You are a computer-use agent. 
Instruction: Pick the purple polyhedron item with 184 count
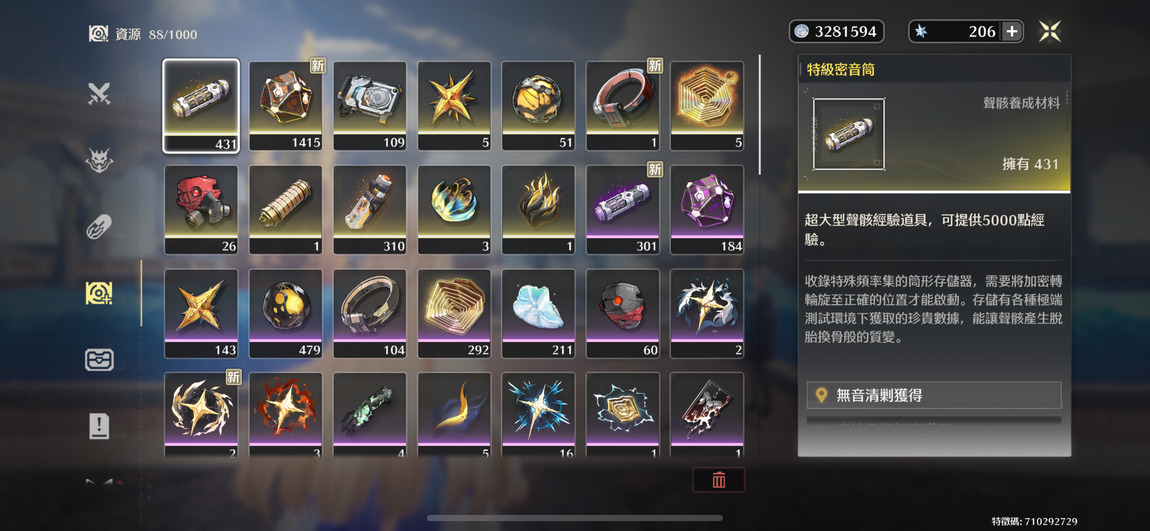click(x=706, y=209)
